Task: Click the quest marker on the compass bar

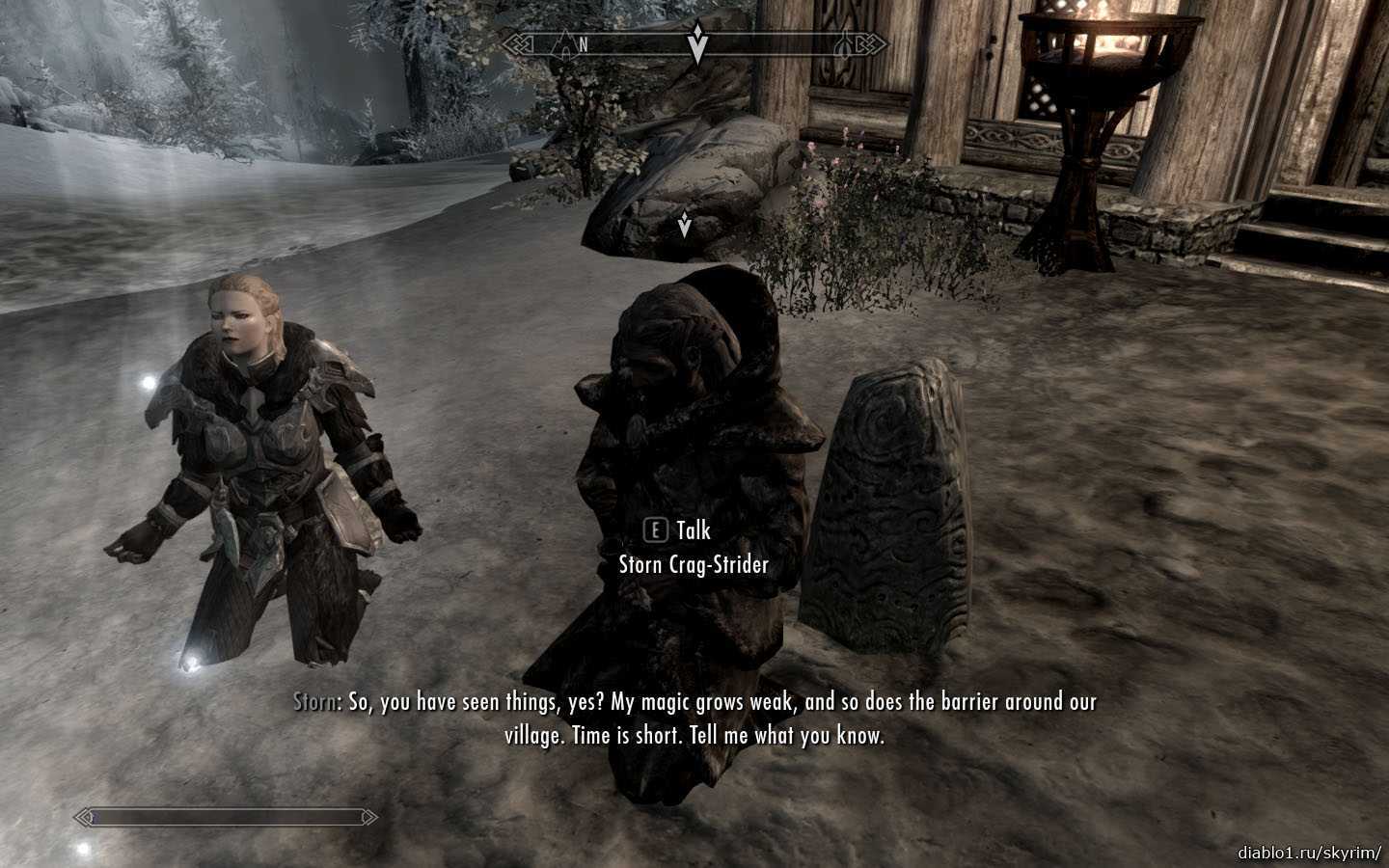Action: click(x=696, y=44)
